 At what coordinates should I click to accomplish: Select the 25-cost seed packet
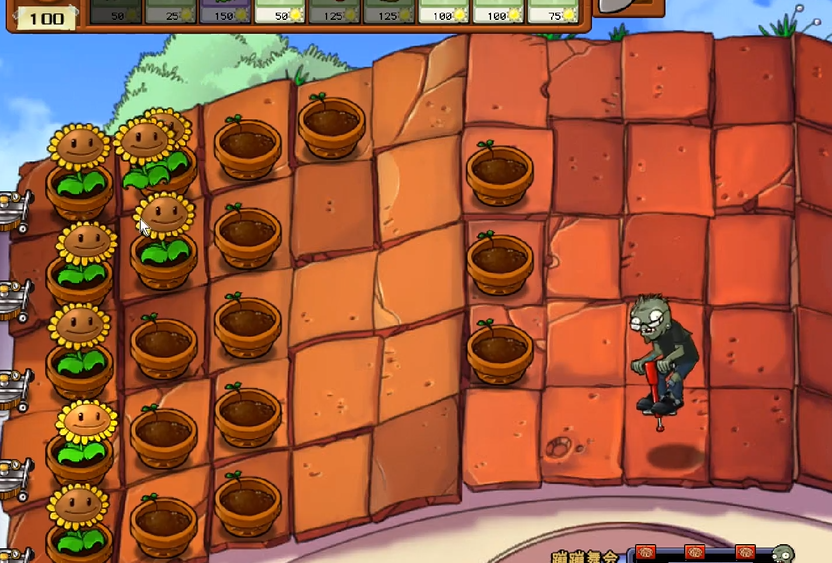coord(170,11)
